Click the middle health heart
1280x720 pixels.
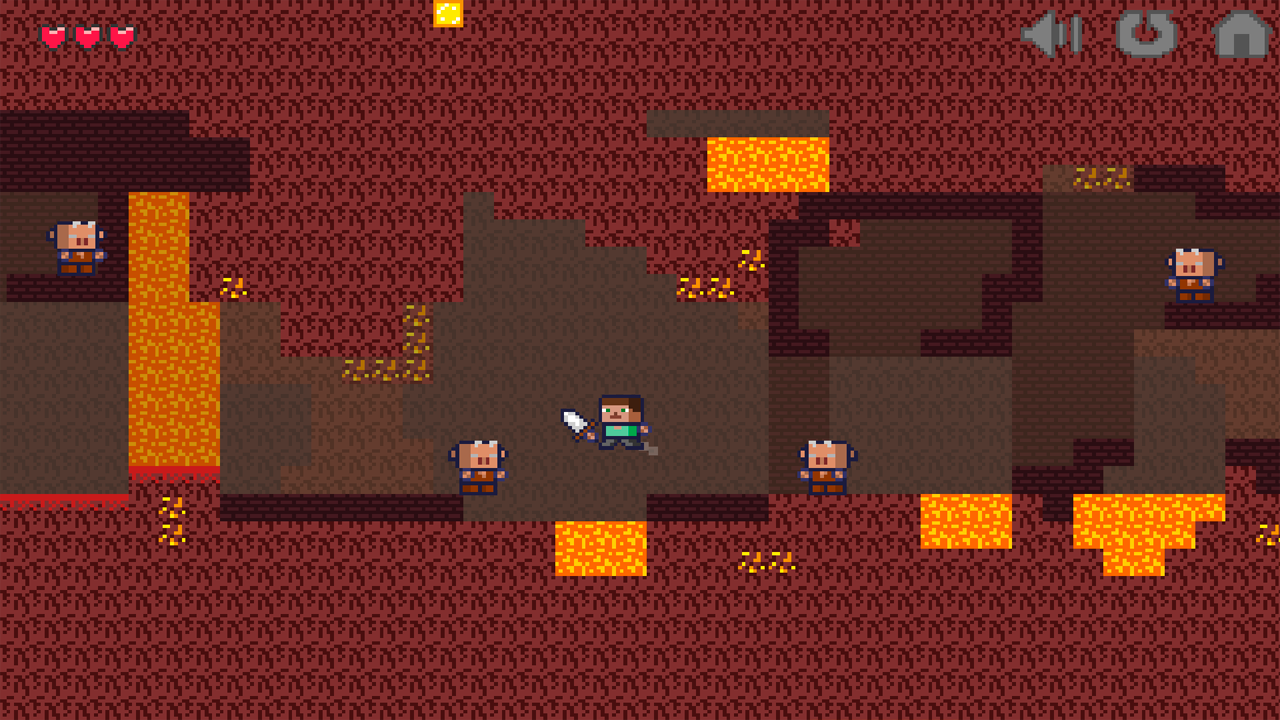88,35
